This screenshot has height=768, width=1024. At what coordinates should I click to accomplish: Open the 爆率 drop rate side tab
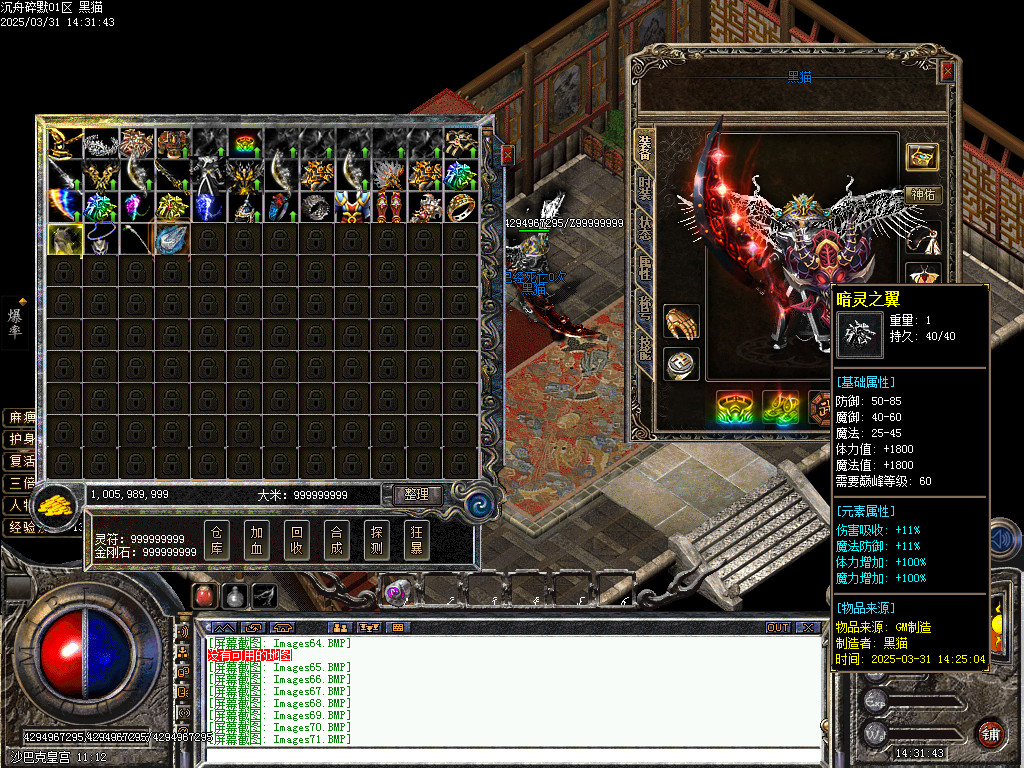tap(15, 322)
